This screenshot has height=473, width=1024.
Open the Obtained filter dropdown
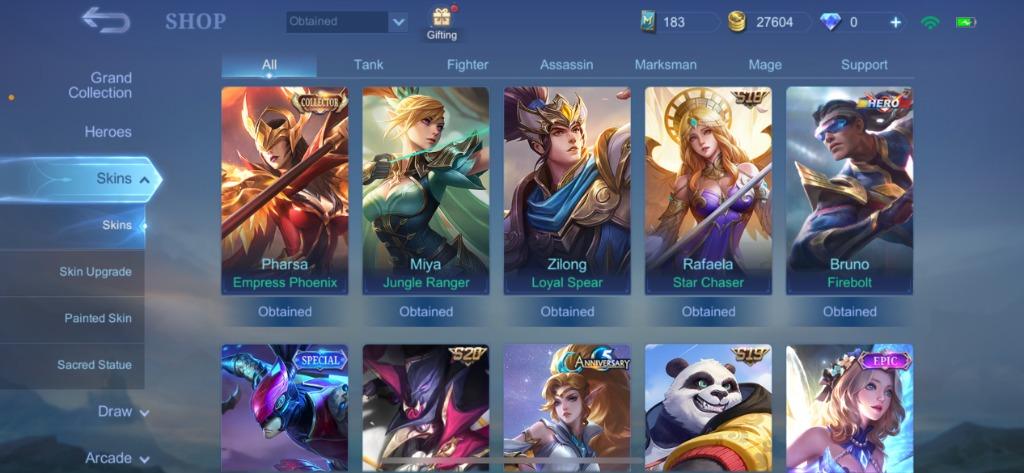point(347,22)
